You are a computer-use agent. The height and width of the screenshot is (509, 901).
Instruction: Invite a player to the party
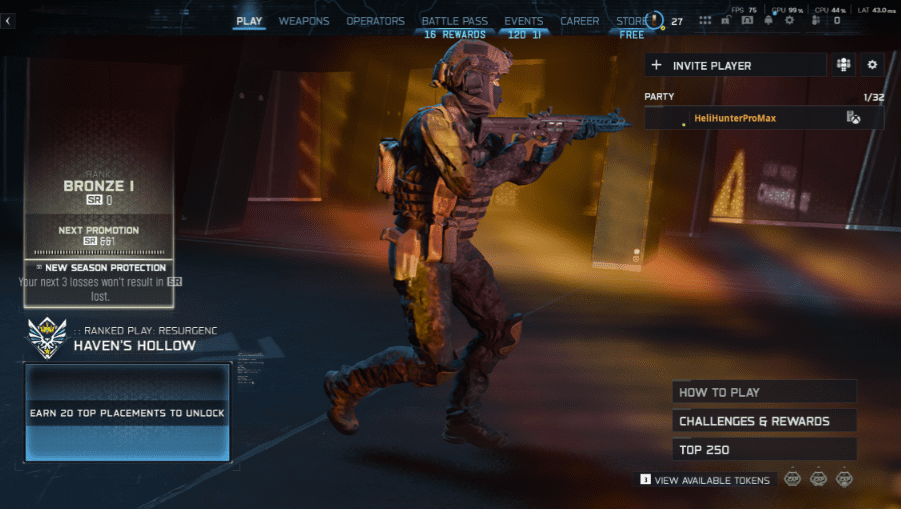click(x=735, y=65)
